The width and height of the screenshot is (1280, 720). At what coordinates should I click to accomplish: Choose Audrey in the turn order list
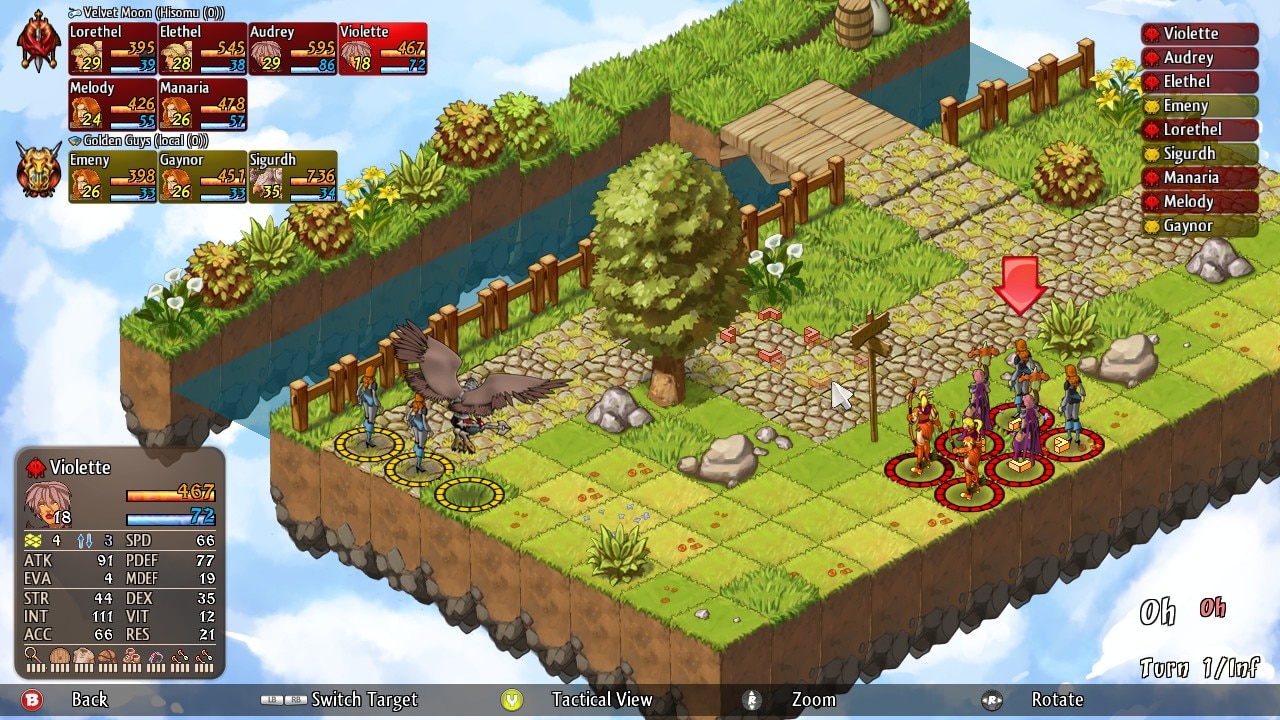pyautogui.click(x=1199, y=58)
